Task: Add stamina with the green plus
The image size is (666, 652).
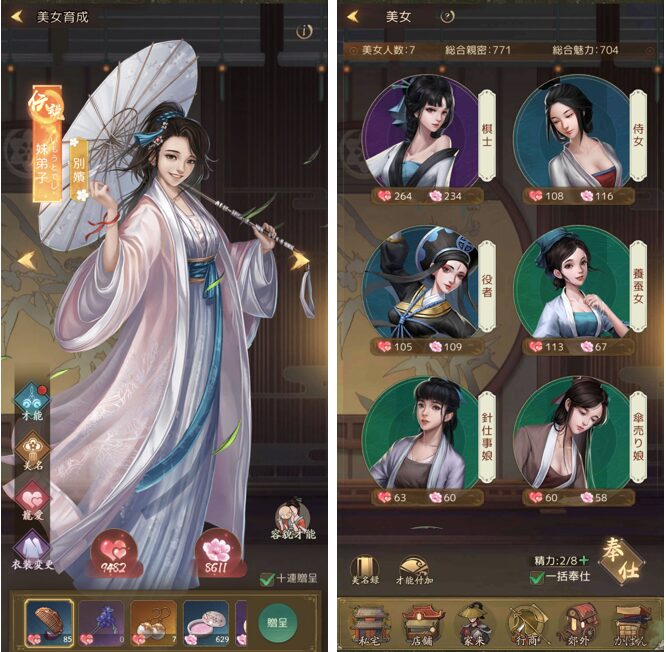Action: pyautogui.click(x=583, y=561)
